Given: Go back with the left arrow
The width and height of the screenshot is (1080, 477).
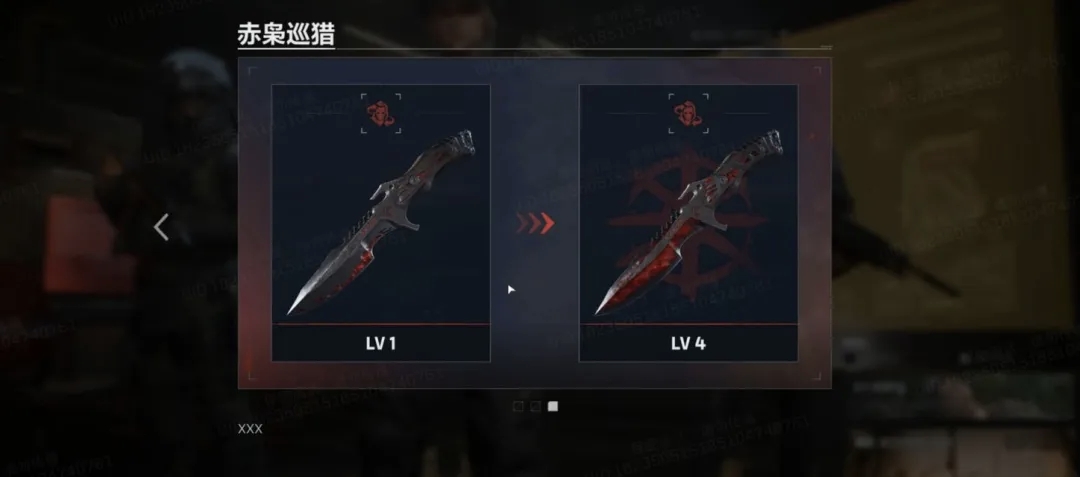Looking at the screenshot, I should coord(161,228).
